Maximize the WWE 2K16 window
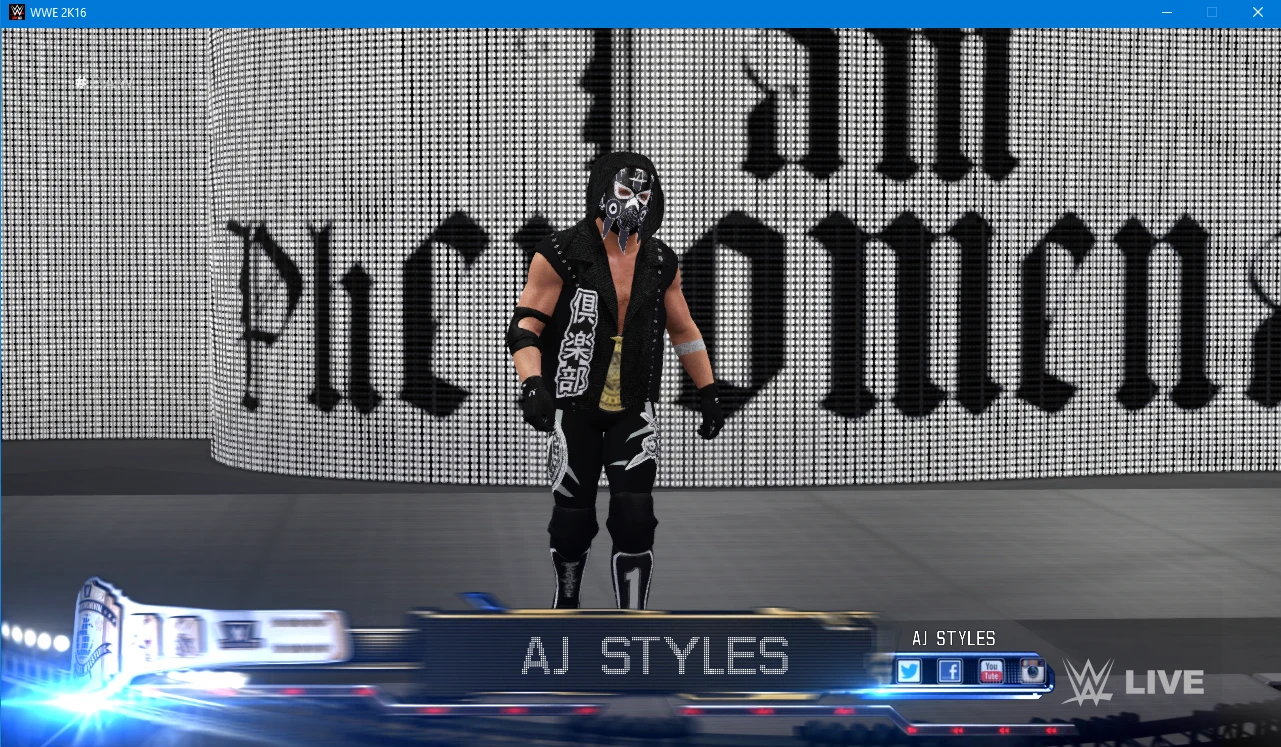Image resolution: width=1281 pixels, height=747 pixels. pyautogui.click(x=1211, y=12)
